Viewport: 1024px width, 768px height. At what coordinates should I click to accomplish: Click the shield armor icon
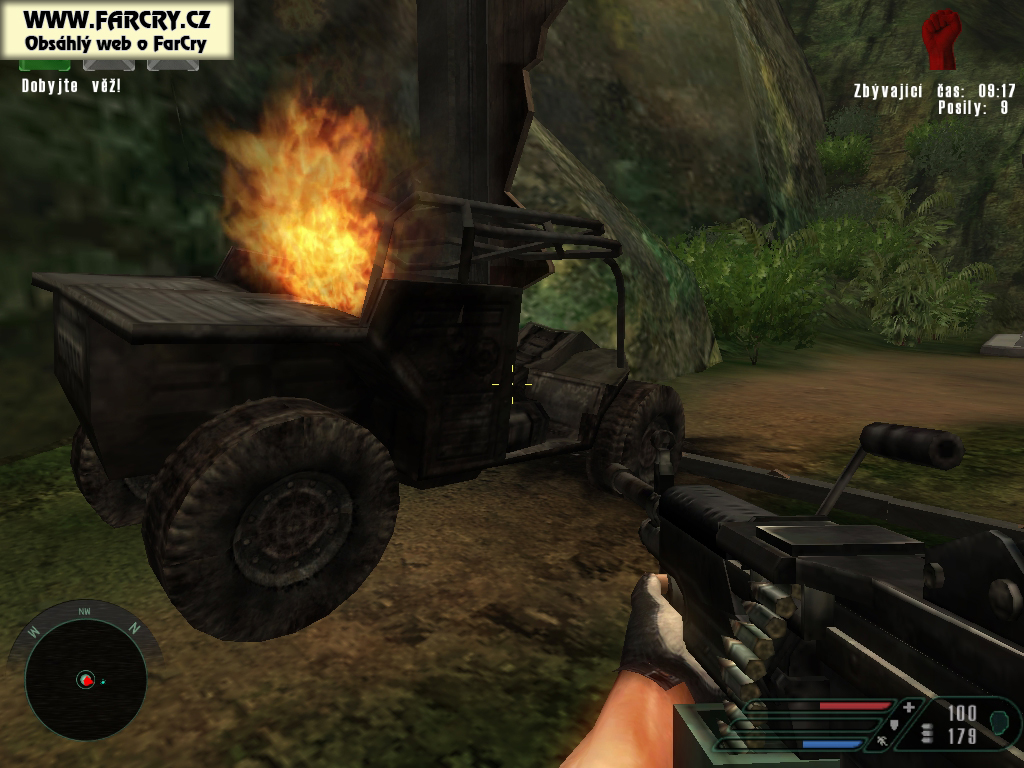(x=892, y=724)
